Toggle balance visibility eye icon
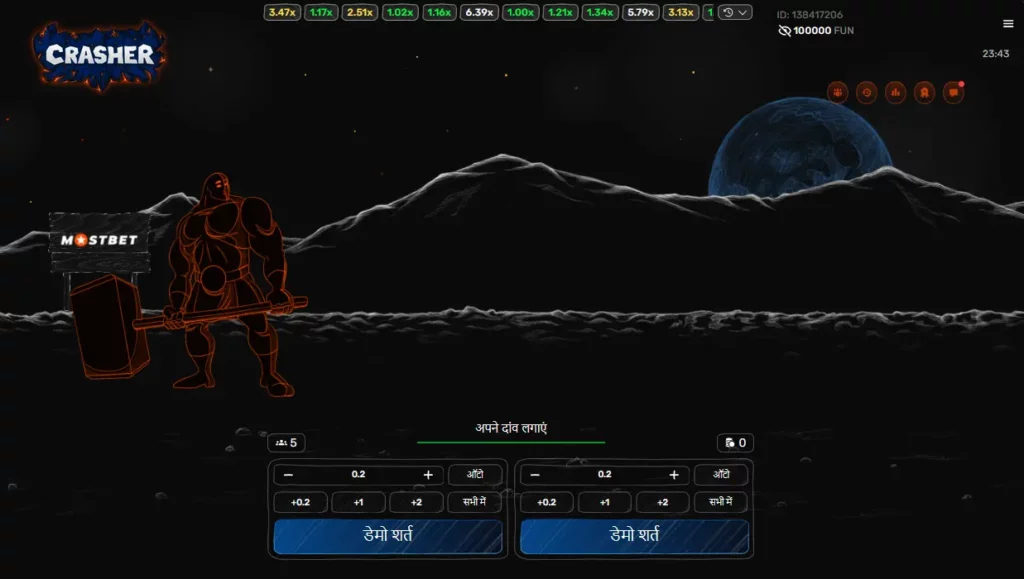Viewport: 1024px width, 579px height. [784, 31]
